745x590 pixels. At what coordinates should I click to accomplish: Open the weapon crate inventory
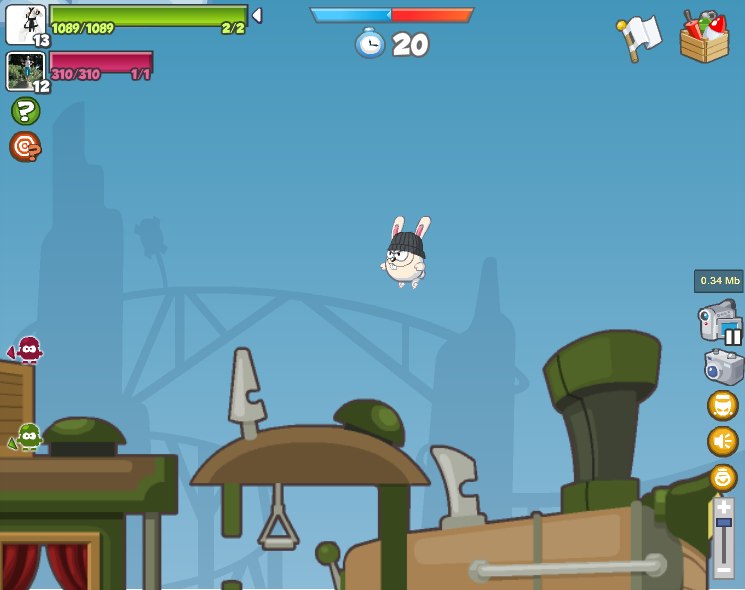click(704, 38)
